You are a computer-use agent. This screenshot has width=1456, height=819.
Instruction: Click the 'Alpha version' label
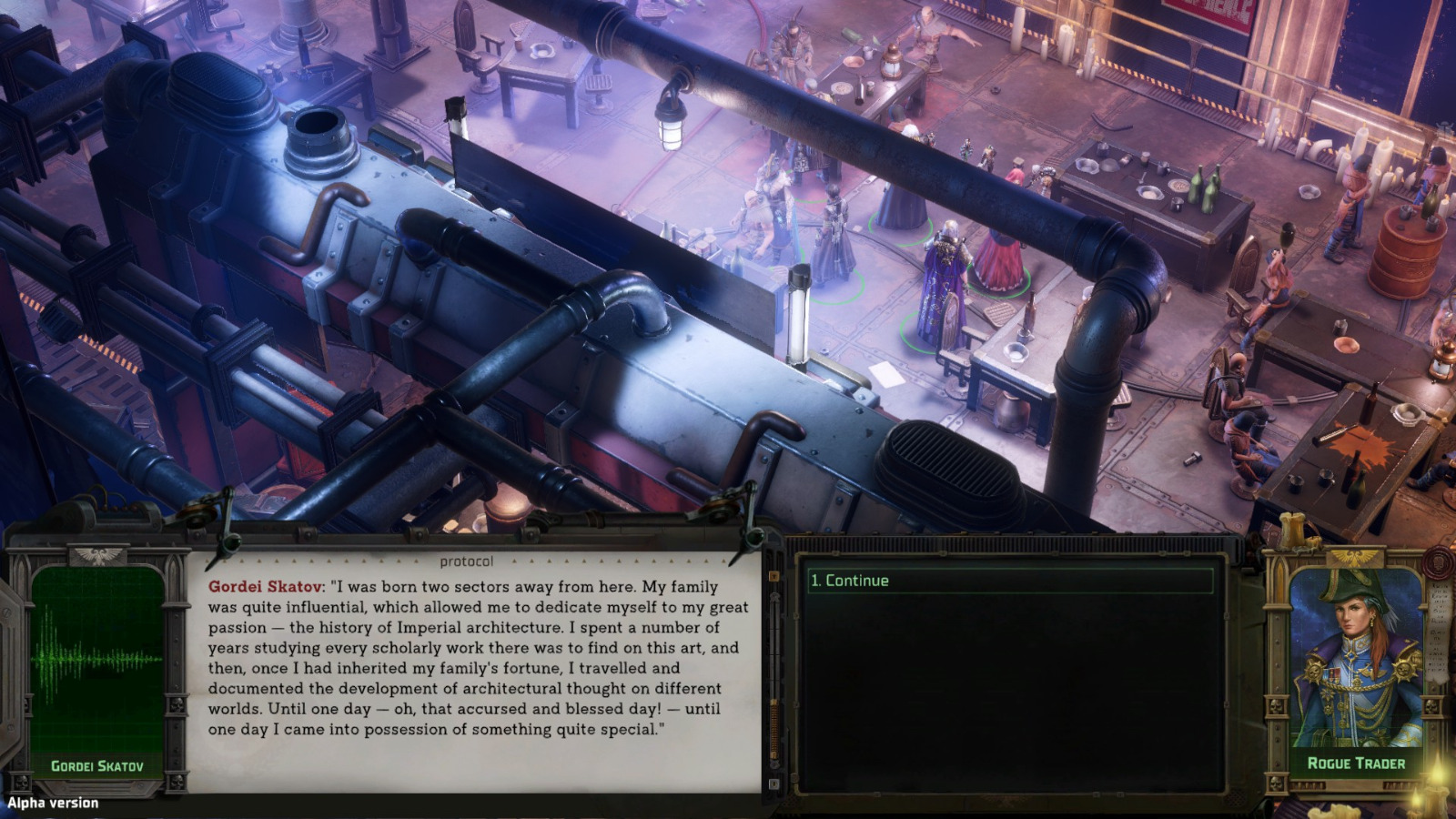(52, 803)
